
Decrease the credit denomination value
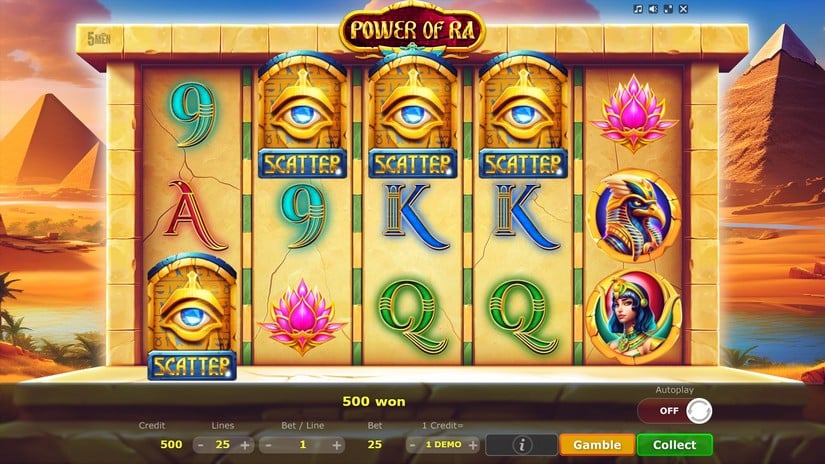click(413, 445)
